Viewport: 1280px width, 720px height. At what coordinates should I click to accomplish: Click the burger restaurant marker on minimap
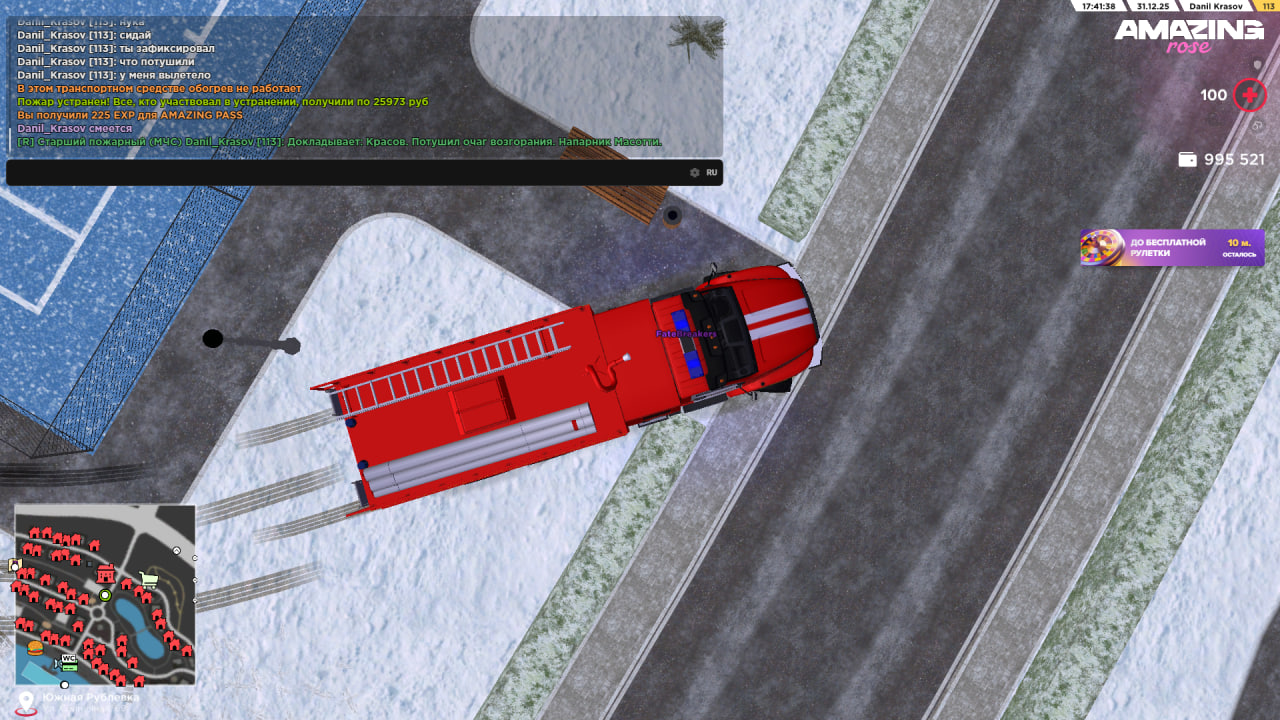[x=36, y=647]
